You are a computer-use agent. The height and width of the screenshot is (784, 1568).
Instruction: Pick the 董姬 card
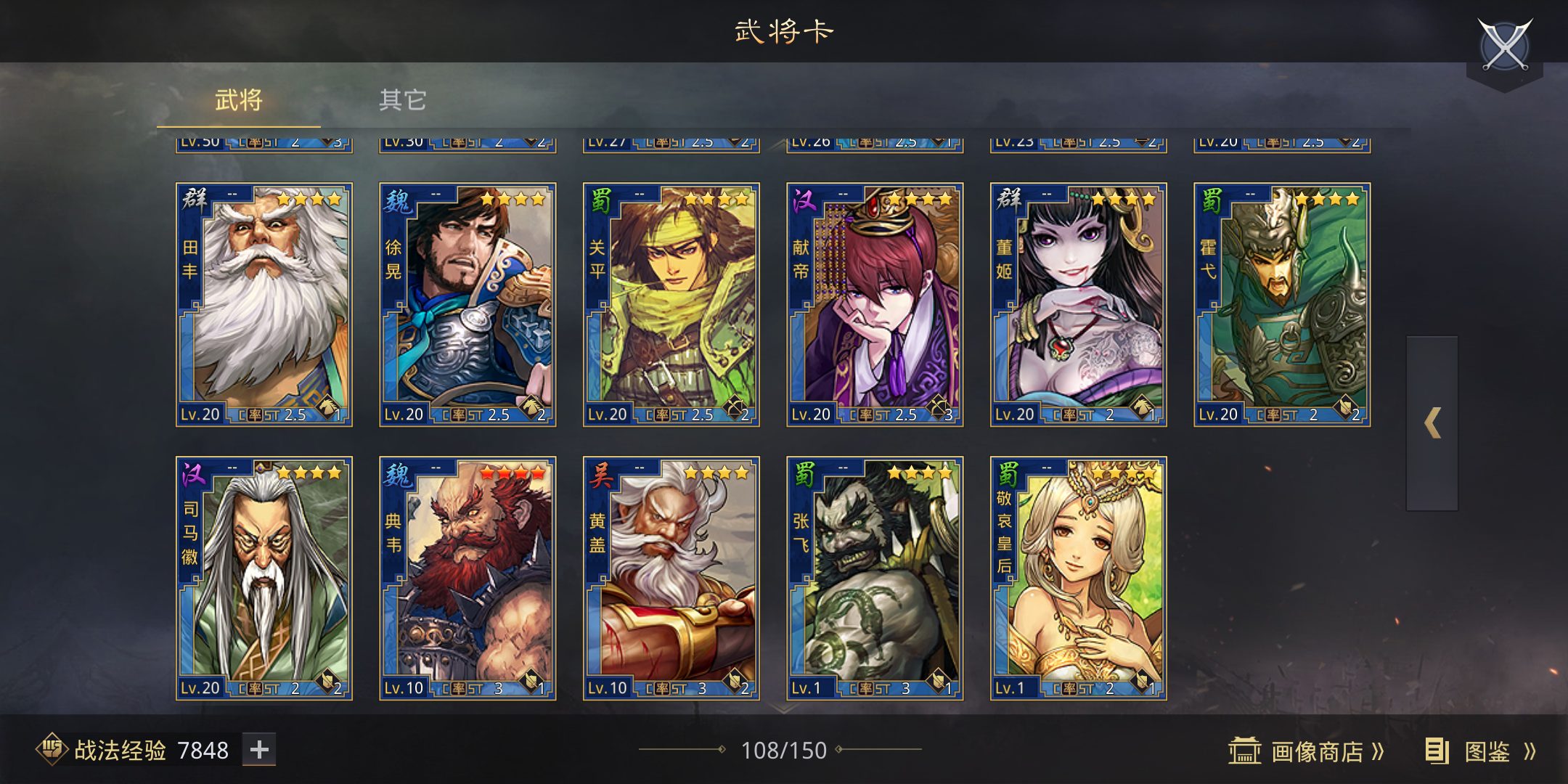[x=1079, y=304]
